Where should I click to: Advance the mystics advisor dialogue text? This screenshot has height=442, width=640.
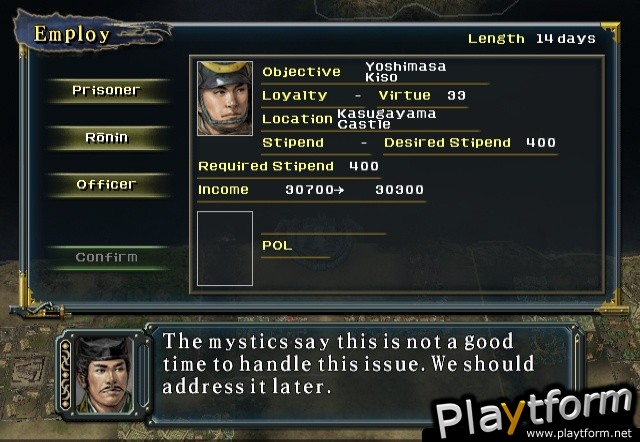point(350,363)
